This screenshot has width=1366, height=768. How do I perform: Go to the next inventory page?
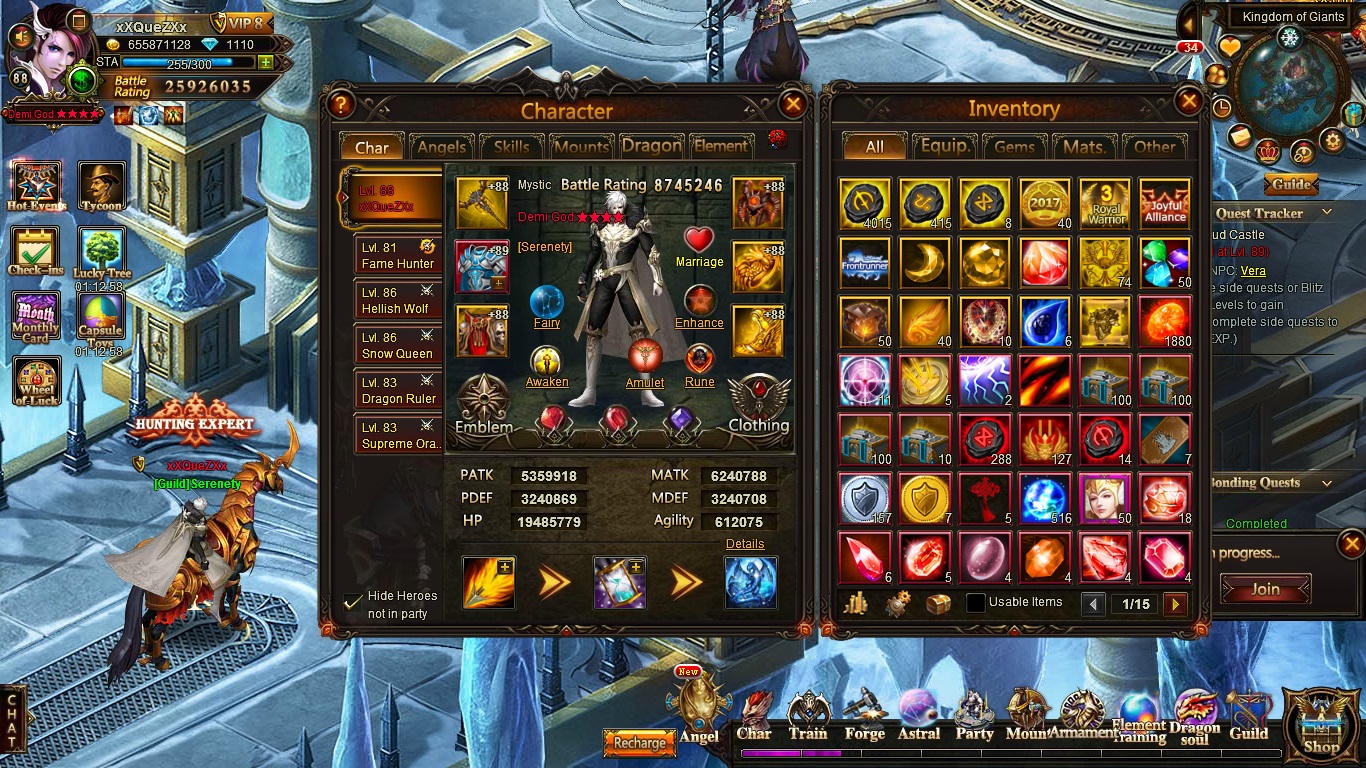1175,604
